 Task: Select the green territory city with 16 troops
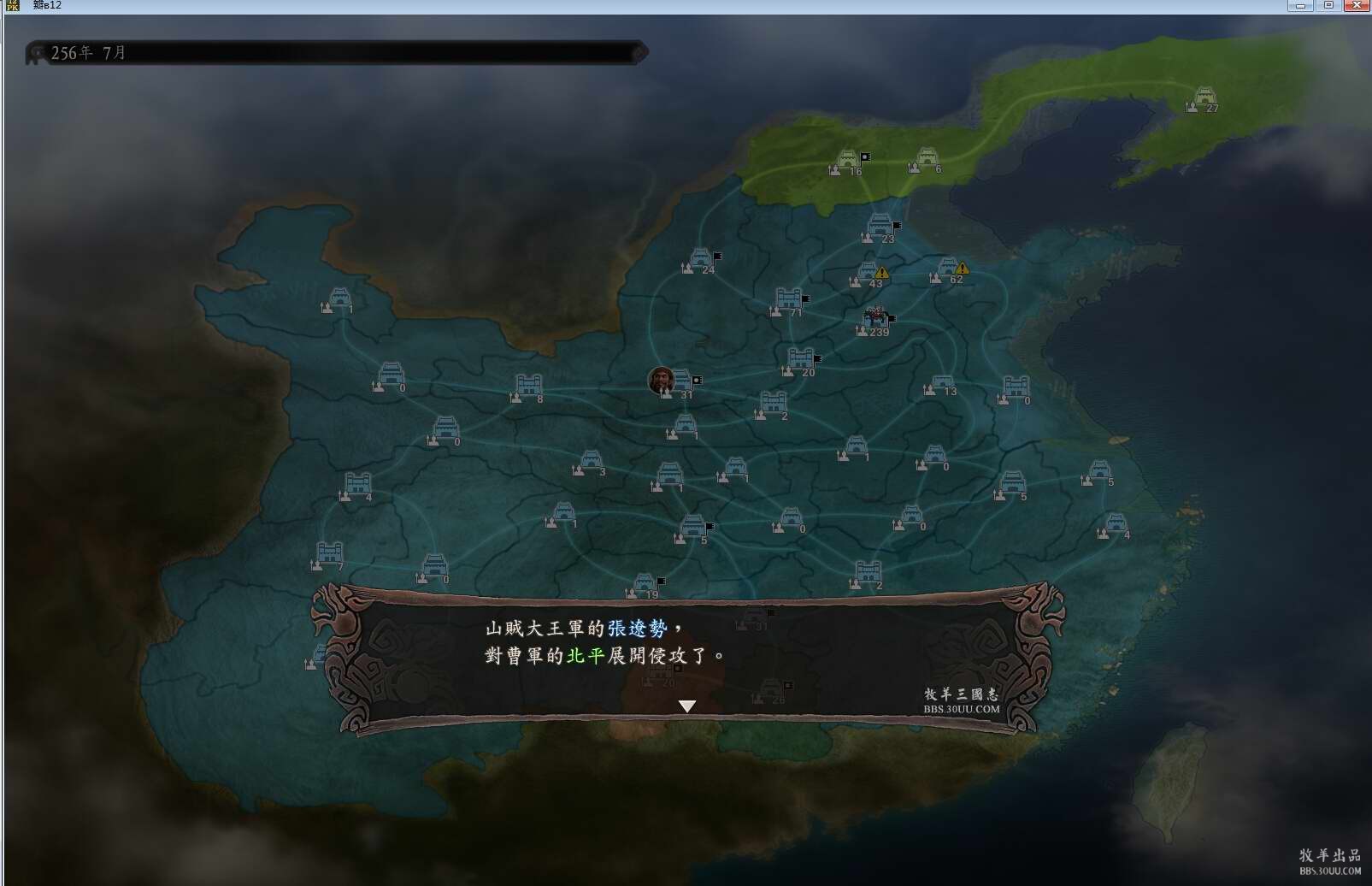coord(846,160)
